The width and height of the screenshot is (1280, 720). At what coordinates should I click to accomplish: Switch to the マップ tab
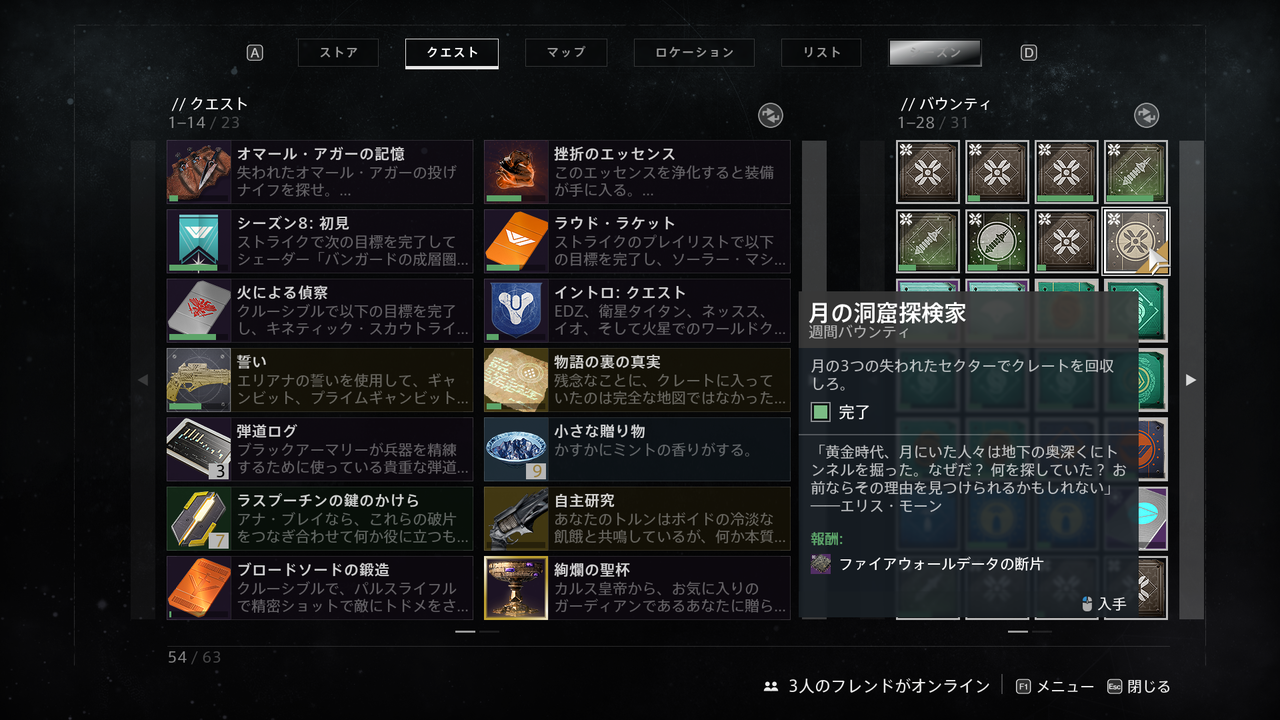pos(566,53)
